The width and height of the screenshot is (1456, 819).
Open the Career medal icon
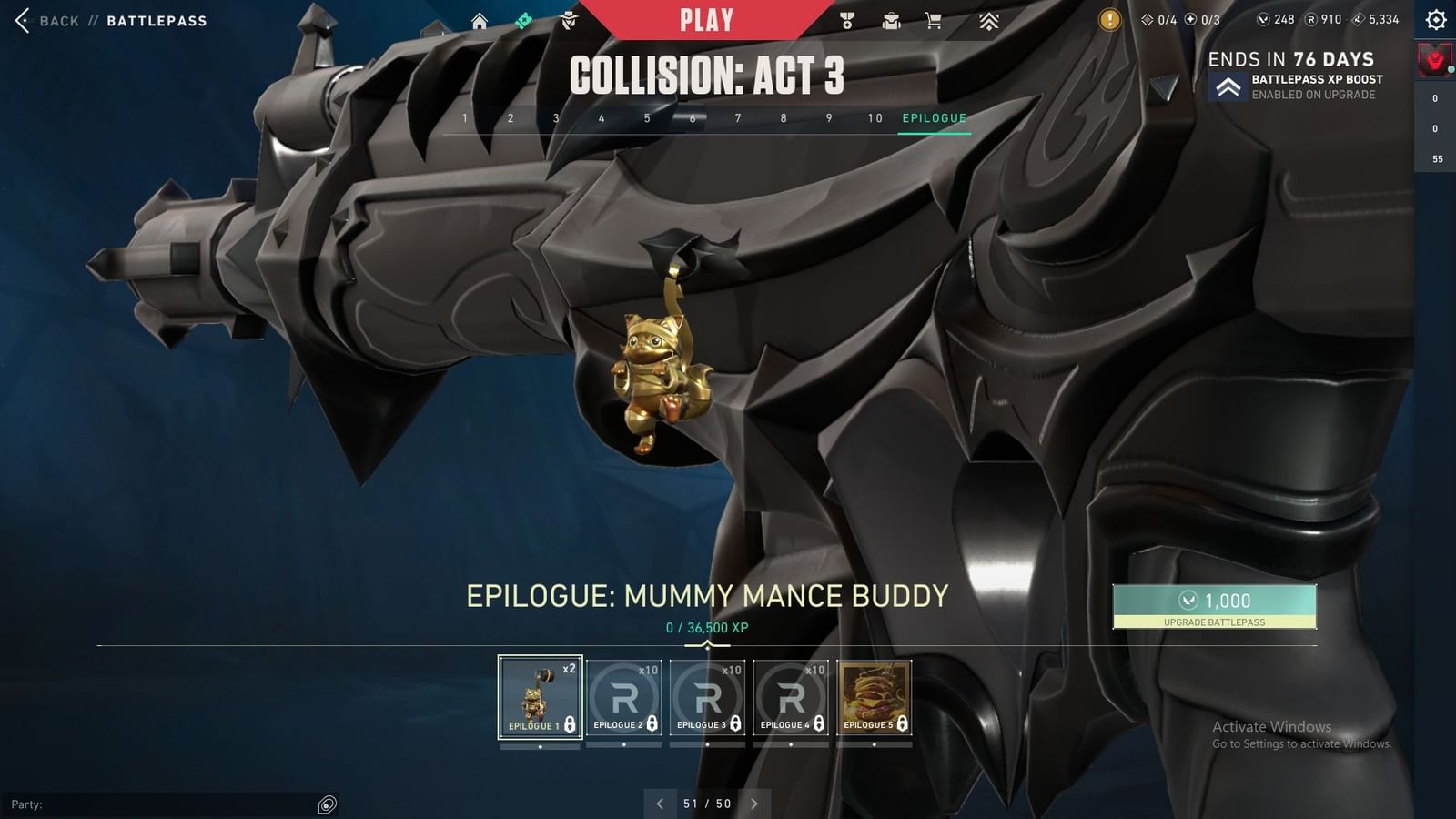coord(847,20)
